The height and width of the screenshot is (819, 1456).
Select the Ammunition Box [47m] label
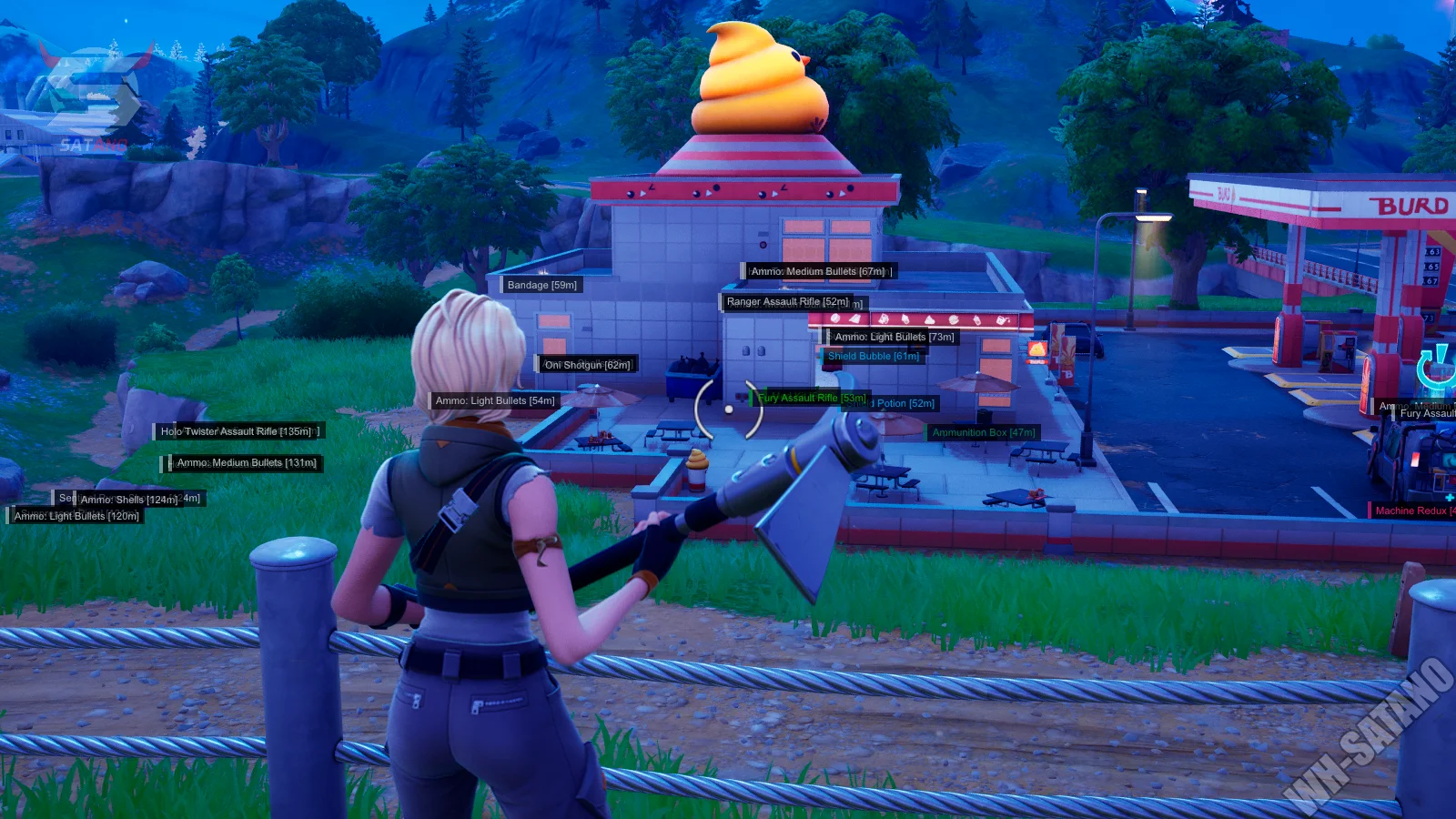[986, 432]
